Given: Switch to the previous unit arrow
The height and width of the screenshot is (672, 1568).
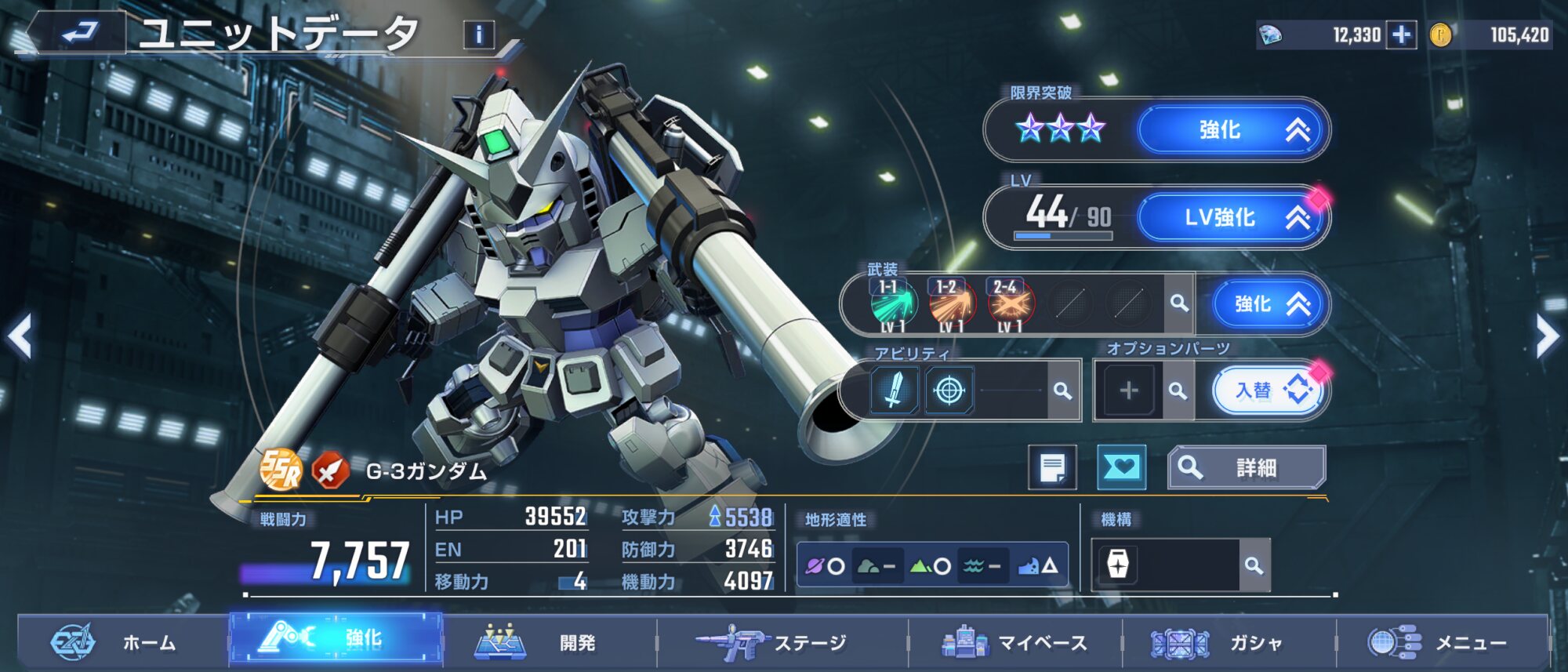Looking at the screenshot, I should [20, 337].
